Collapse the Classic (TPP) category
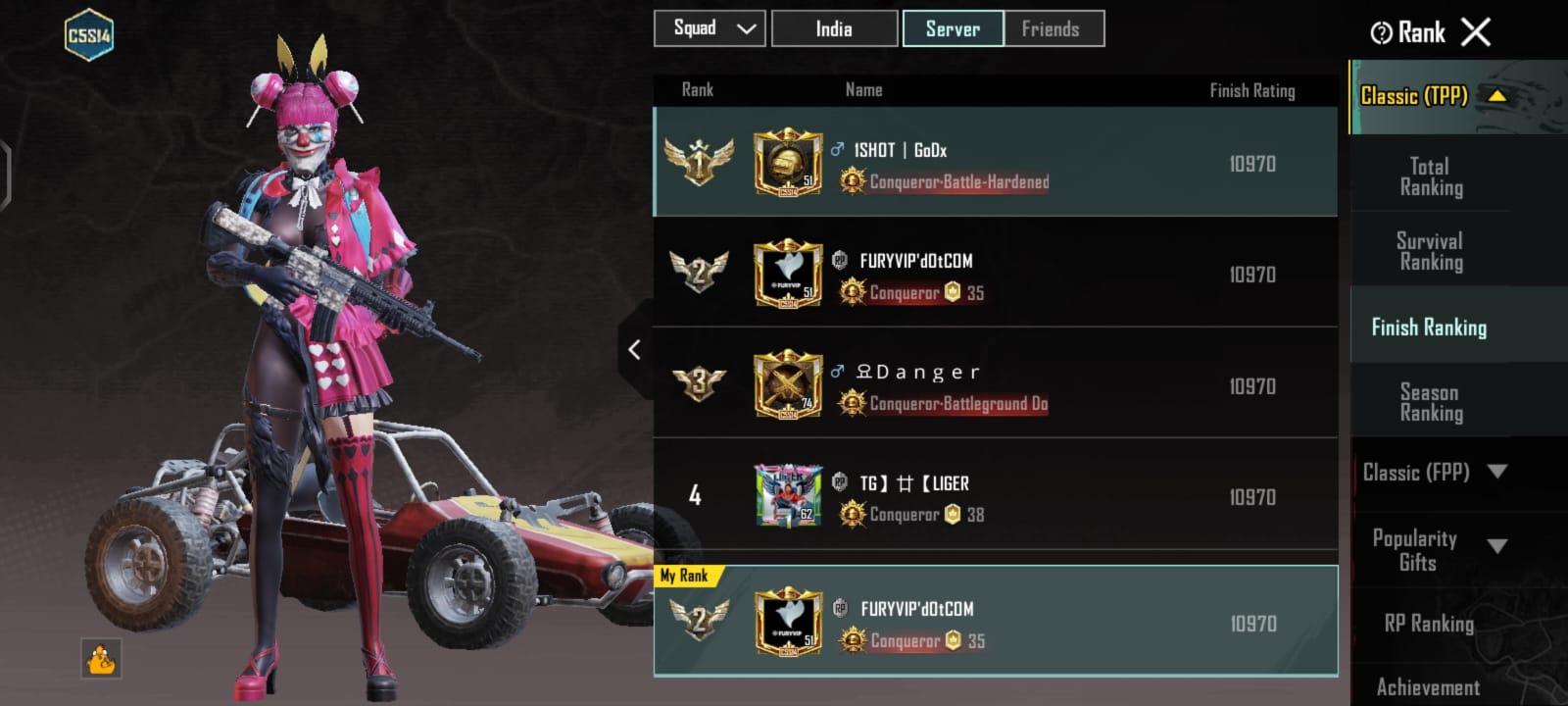Image resolution: width=1568 pixels, height=706 pixels. [x=1496, y=96]
